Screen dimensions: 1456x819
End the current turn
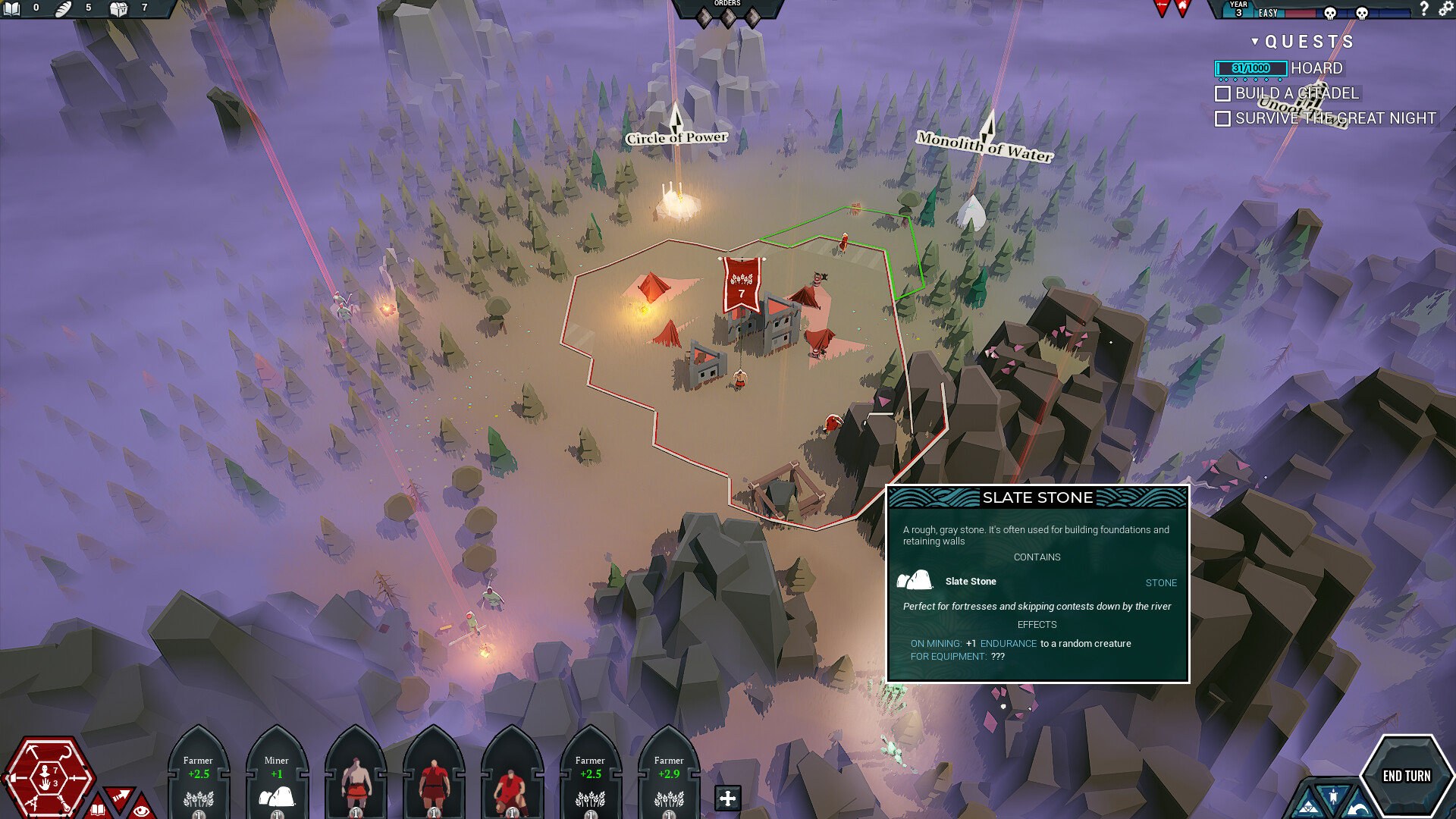1407,776
